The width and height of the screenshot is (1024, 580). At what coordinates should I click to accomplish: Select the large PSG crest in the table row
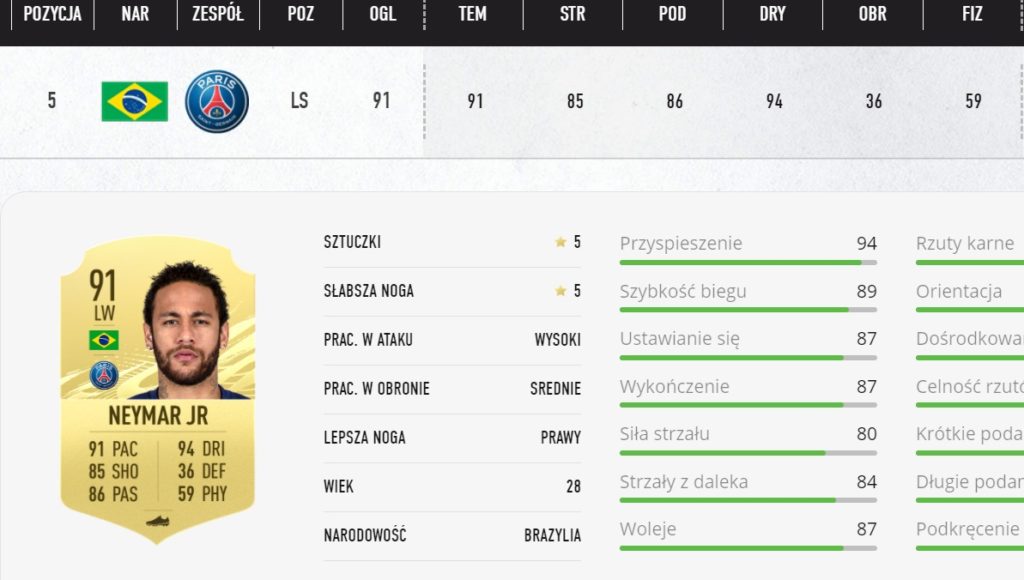pyautogui.click(x=217, y=101)
